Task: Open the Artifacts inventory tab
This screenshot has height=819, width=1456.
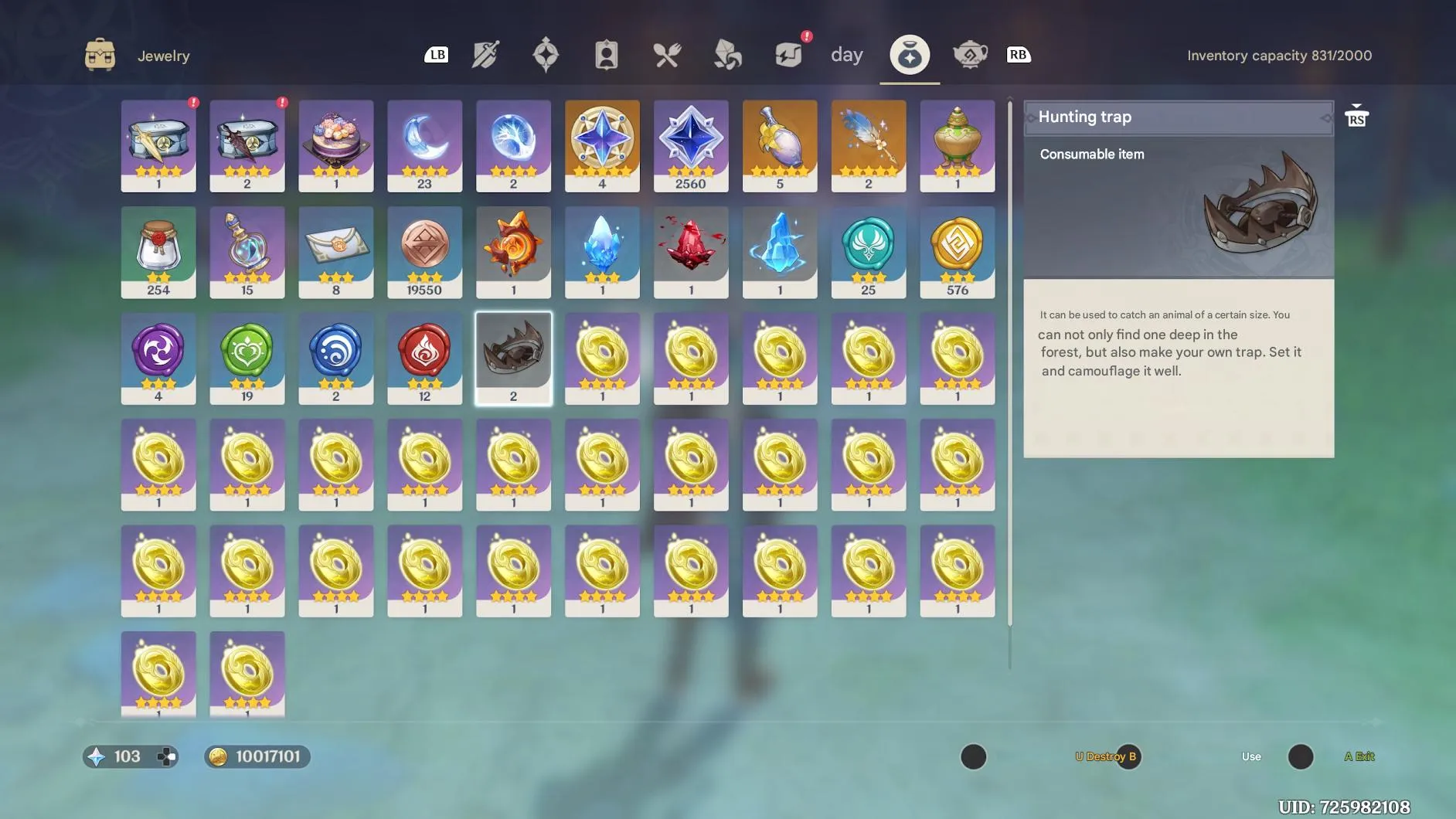Action: (x=547, y=54)
